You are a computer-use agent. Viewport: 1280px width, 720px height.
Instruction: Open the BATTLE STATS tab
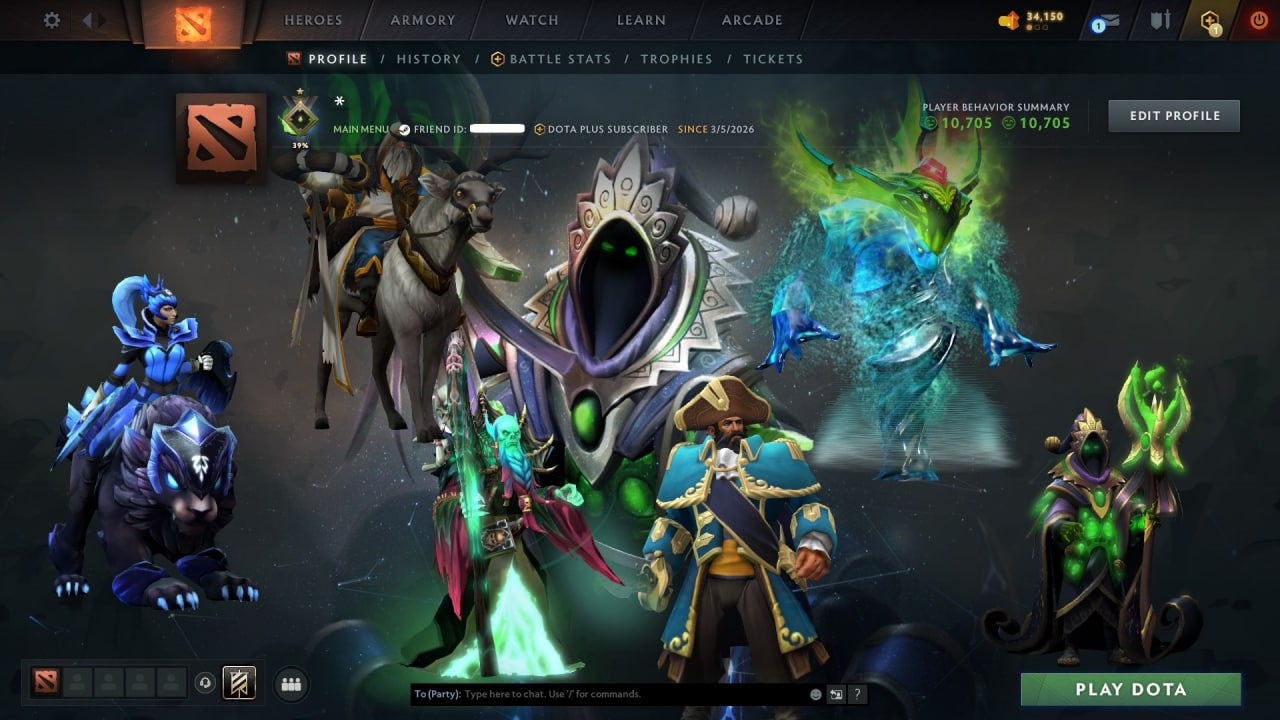(559, 59)
